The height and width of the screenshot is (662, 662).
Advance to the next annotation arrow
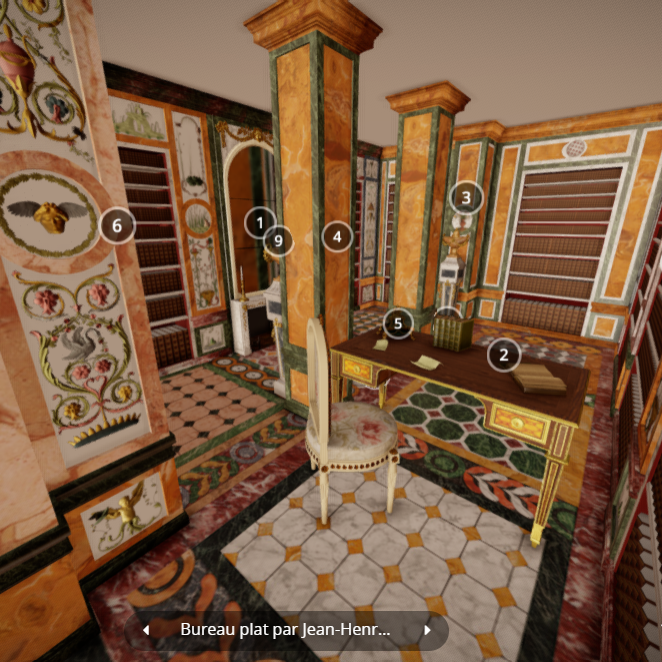(428, 630)
